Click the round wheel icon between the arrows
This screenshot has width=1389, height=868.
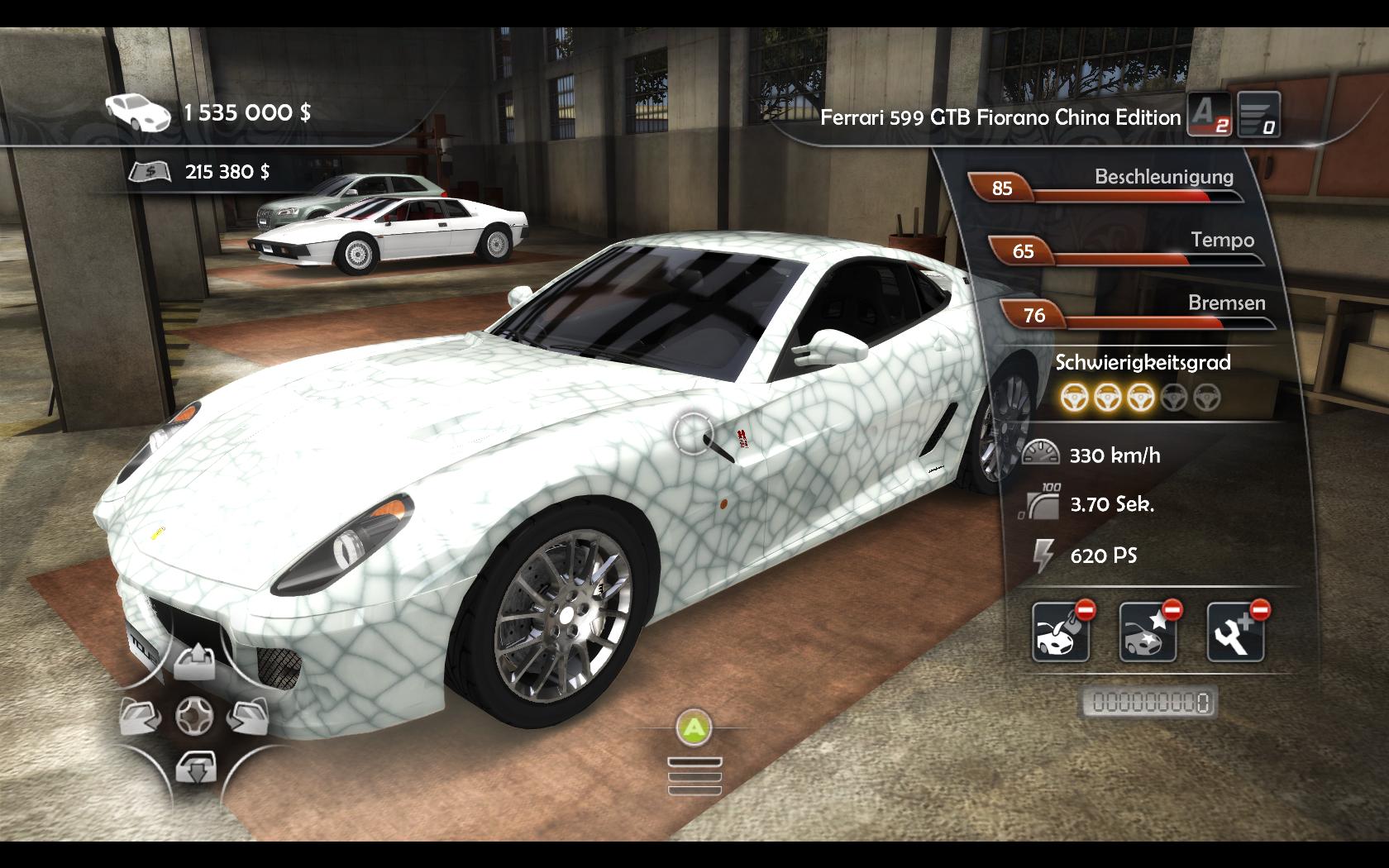195,716
